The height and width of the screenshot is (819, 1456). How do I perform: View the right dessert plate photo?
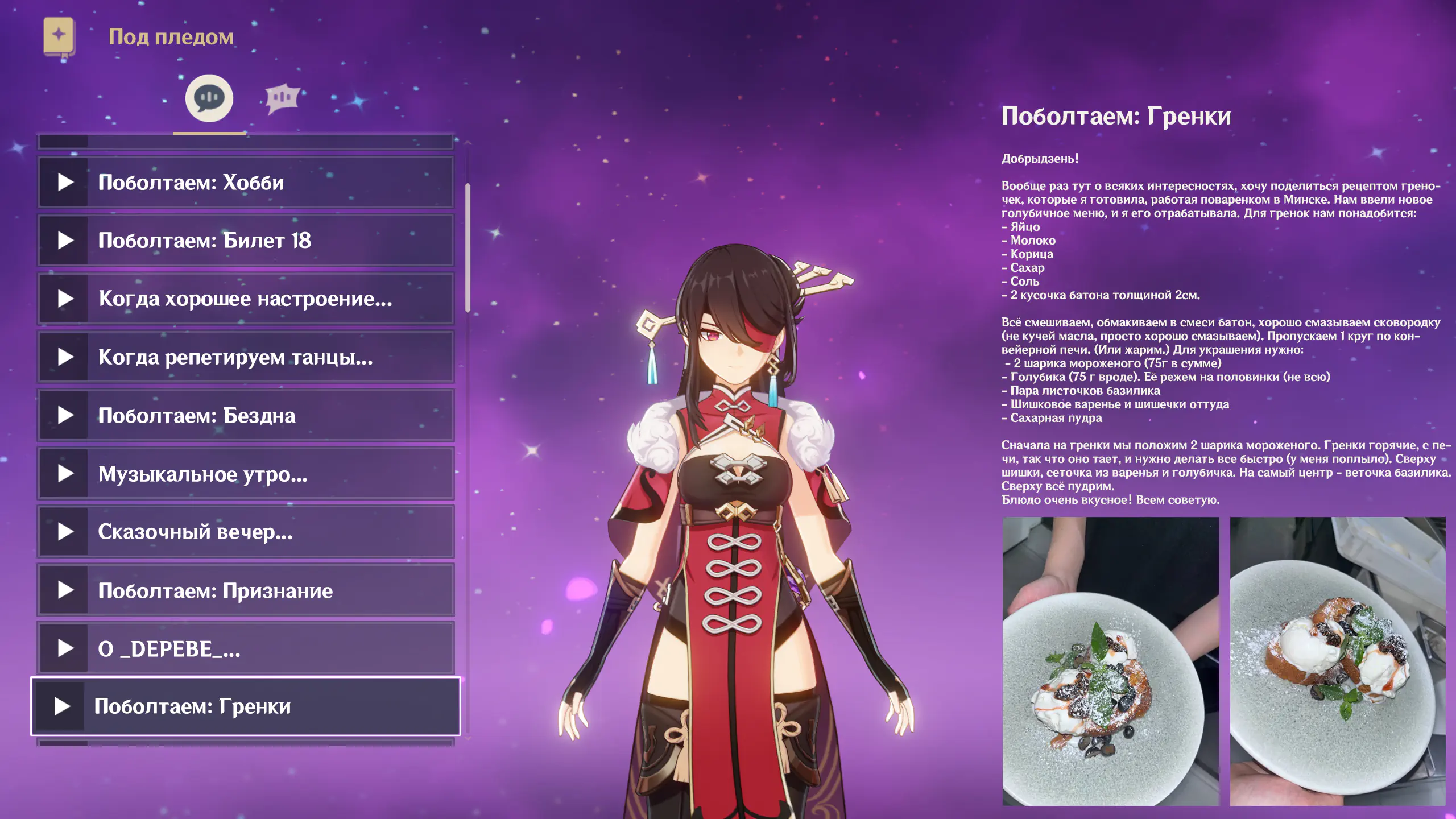[1338, 661]
